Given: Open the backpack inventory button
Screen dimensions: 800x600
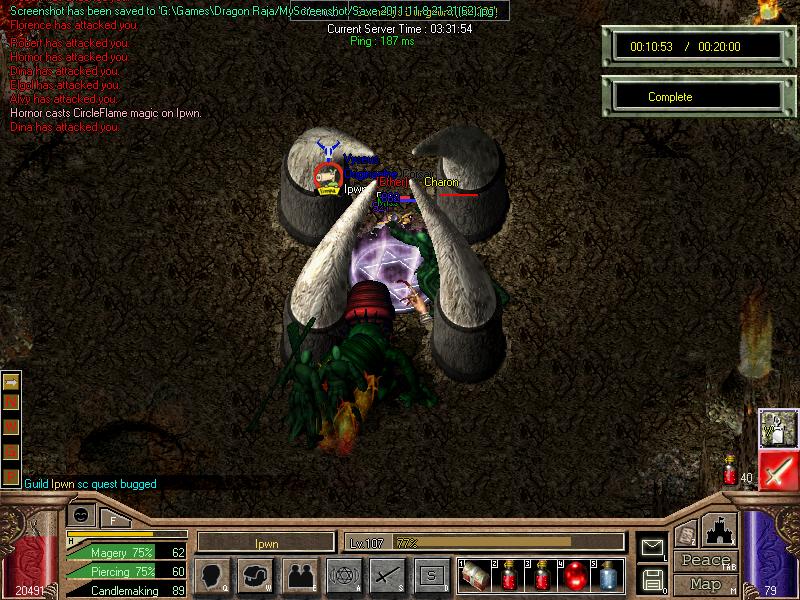Looking at the screenshot, I should click(256, 576).
